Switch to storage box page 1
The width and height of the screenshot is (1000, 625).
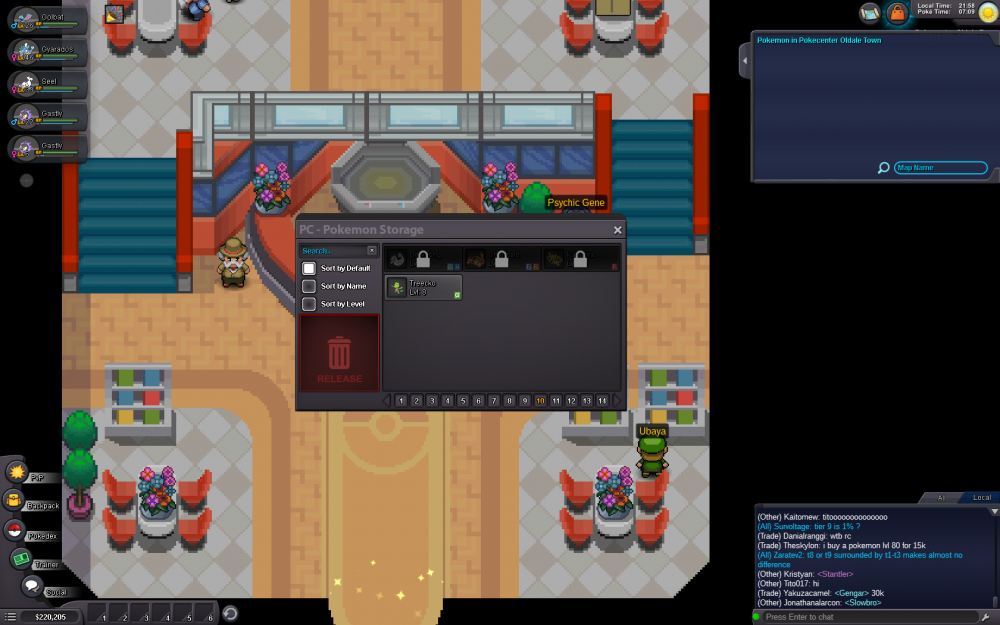pos(401,400)
